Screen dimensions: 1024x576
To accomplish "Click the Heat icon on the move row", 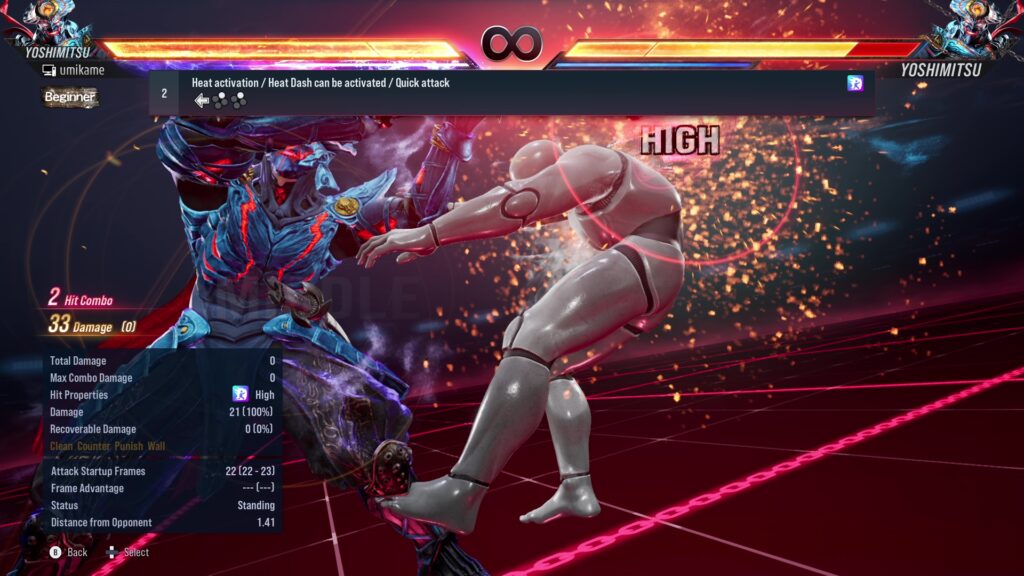I will click(x=855, y=84).
